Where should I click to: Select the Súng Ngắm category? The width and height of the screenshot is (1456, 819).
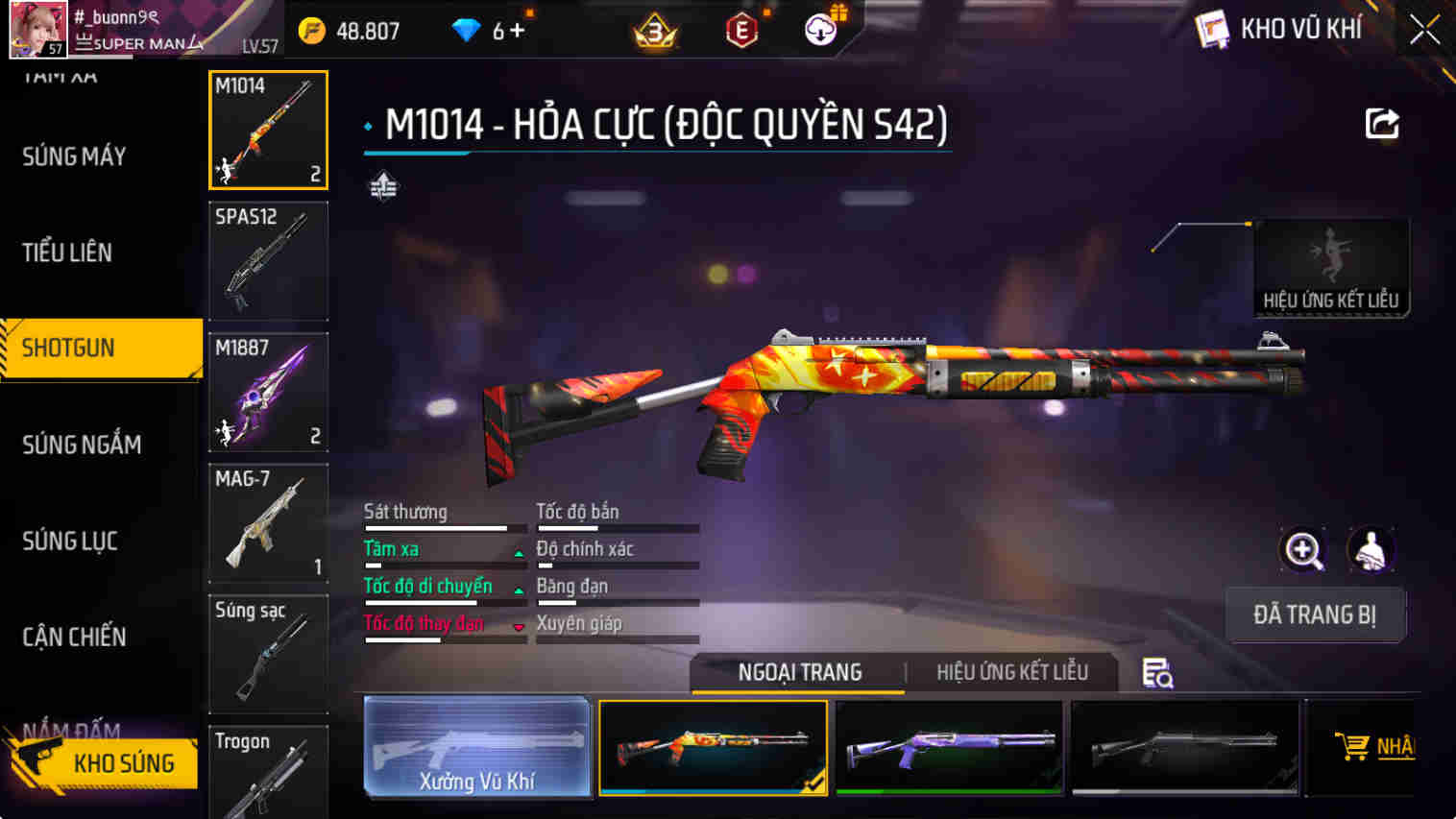click(82, 444)
